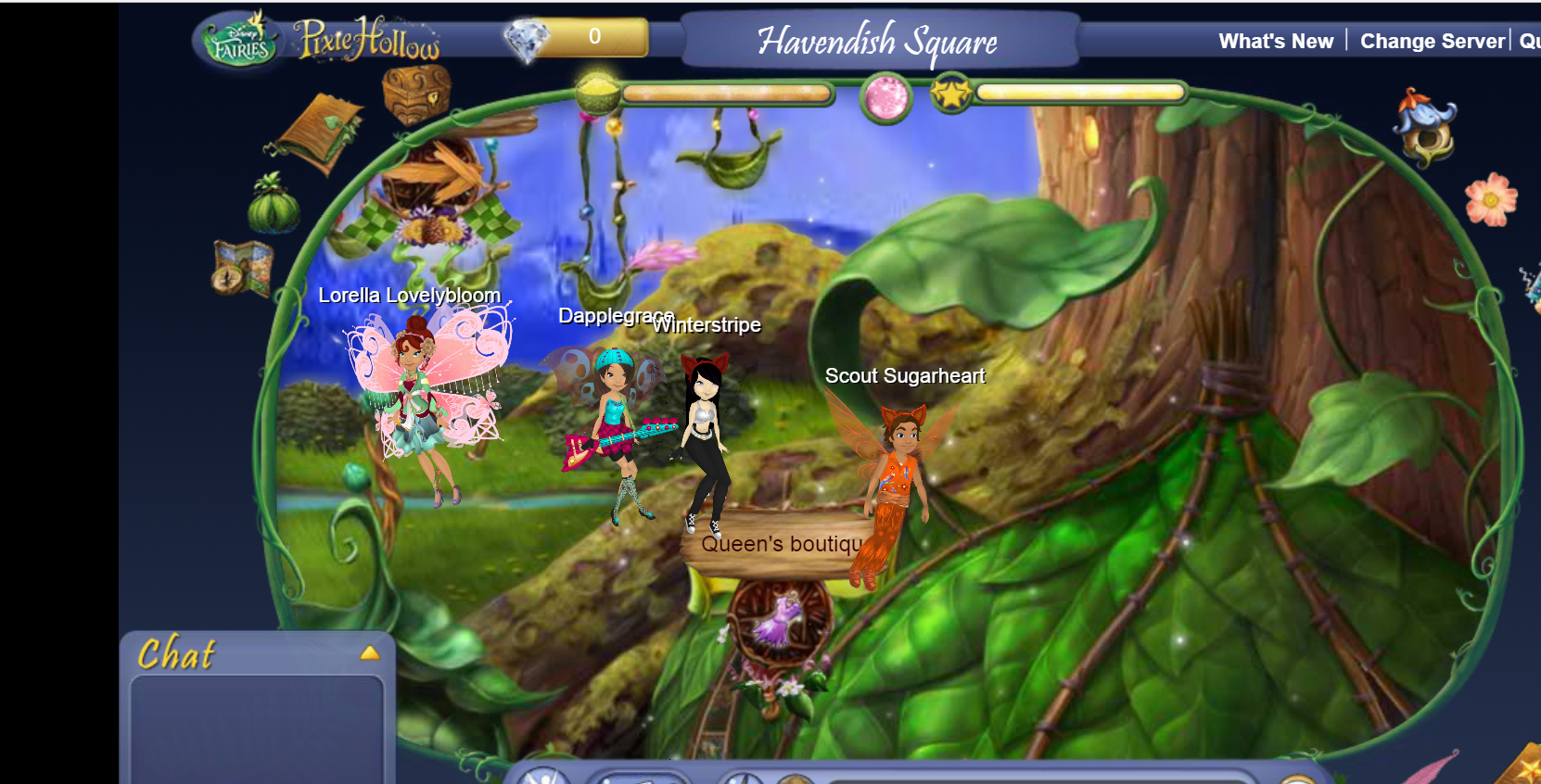Open the What's New page
The image size is (1541, 784).
(x=1275, y=42)
